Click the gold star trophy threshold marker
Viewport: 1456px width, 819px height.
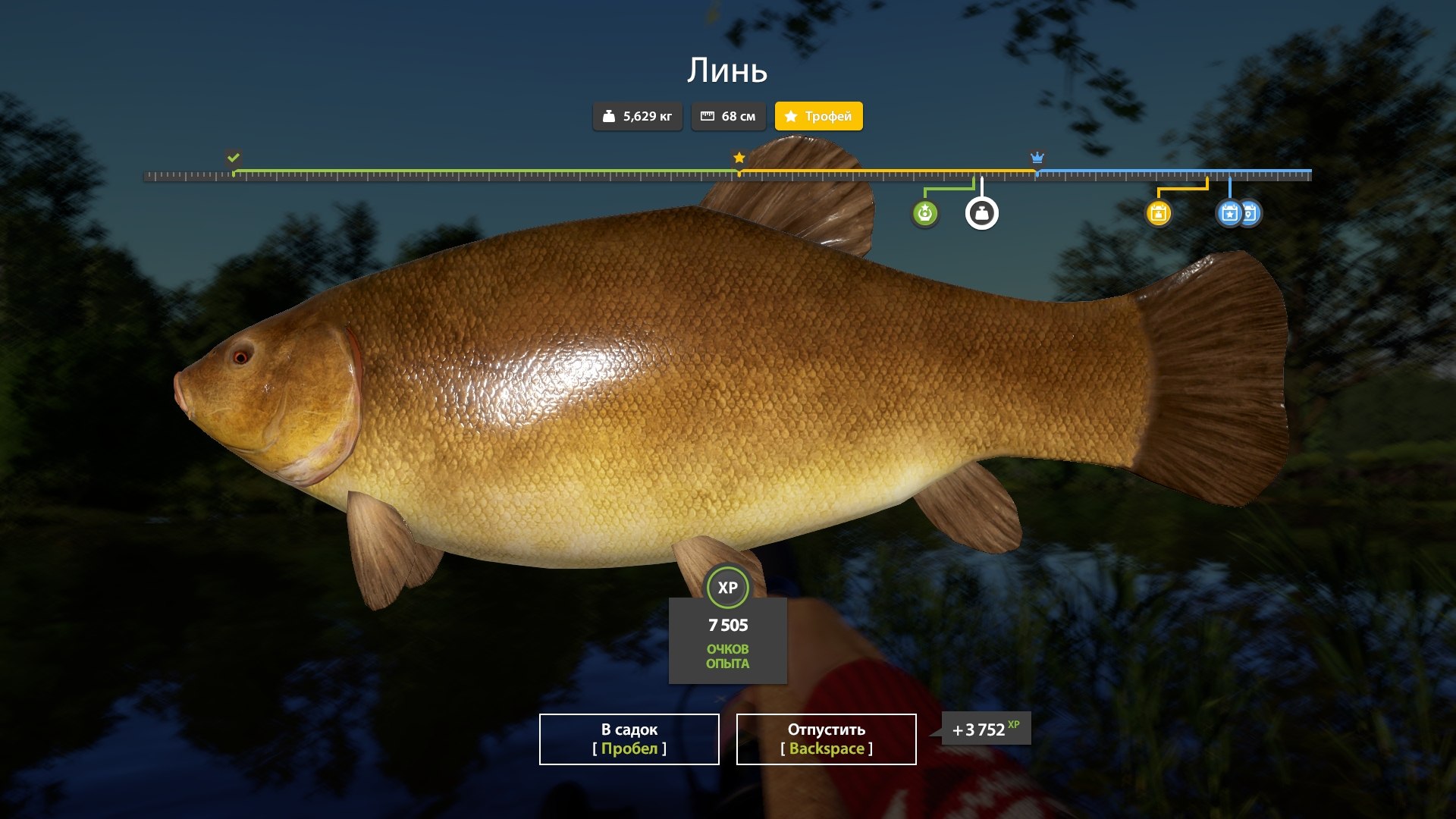[739, 158]
